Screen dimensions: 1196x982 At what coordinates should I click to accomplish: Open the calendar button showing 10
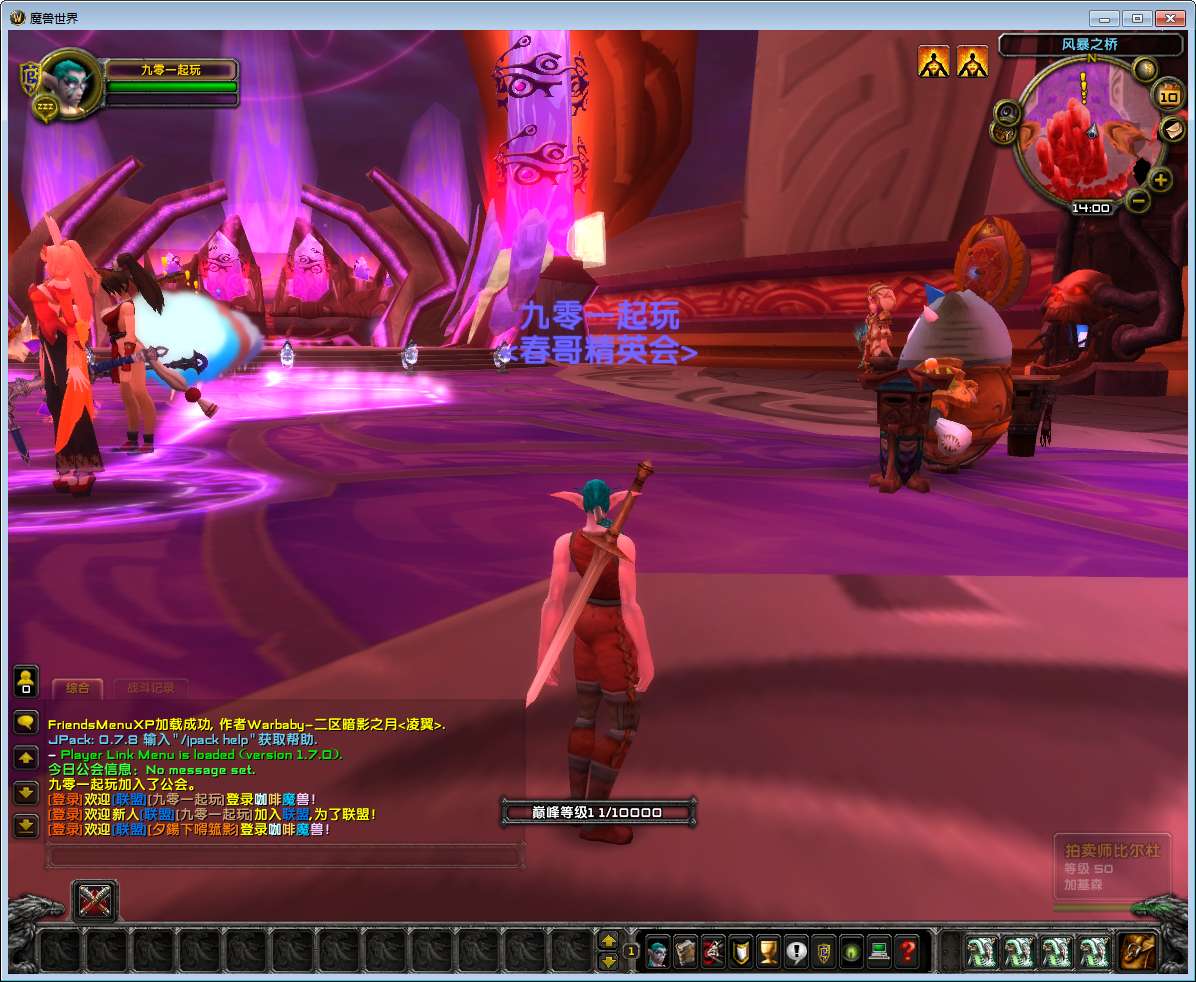coord(1168,96)
